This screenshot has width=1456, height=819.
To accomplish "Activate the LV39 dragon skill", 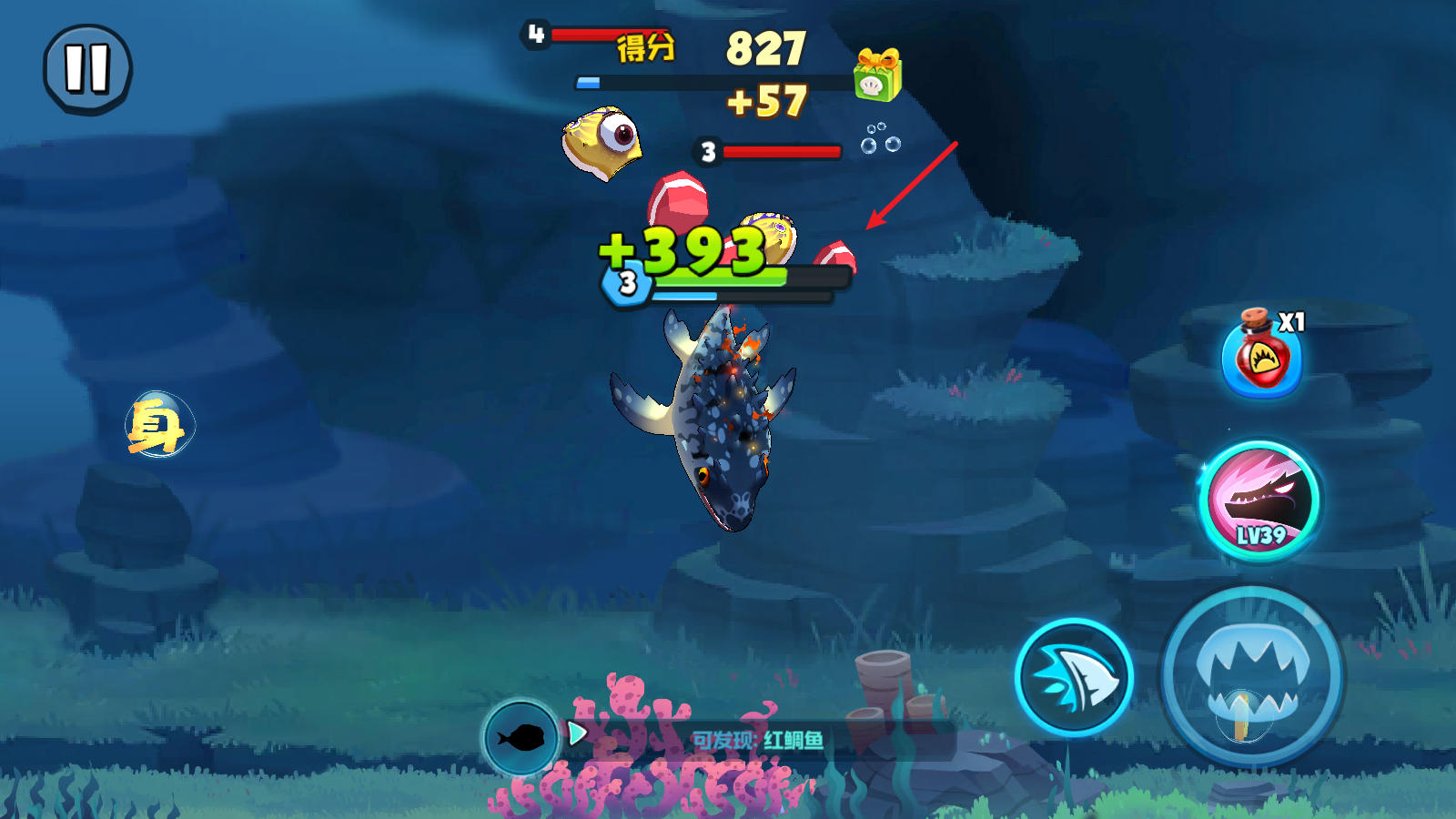I will 1260,500.
